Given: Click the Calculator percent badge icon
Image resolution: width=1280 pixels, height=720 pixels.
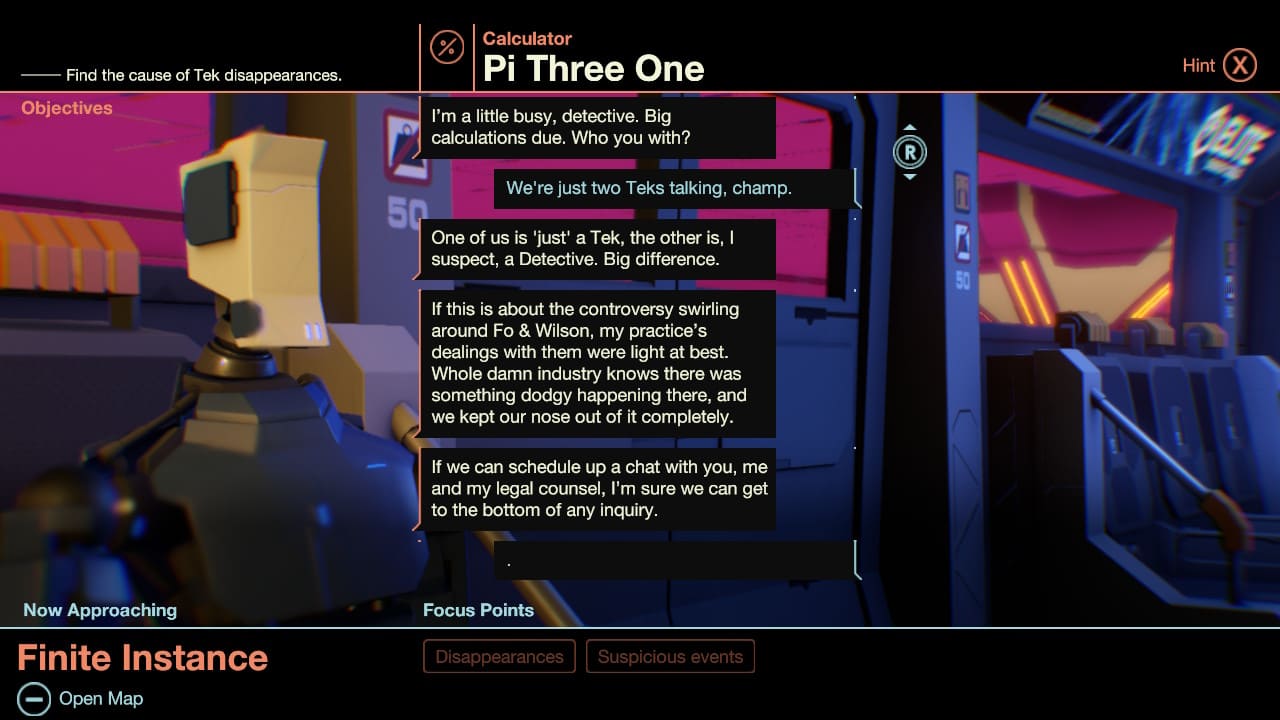Looking at the screenshot, I should (x=446, y=47).
